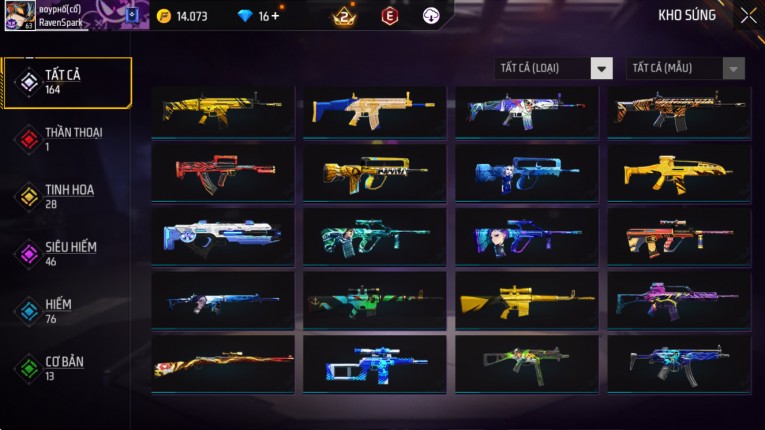Viewport: 765px width, 430px height.
Task: Choose the solid yellow scoped sniper rifle
Action: (527, 299)
